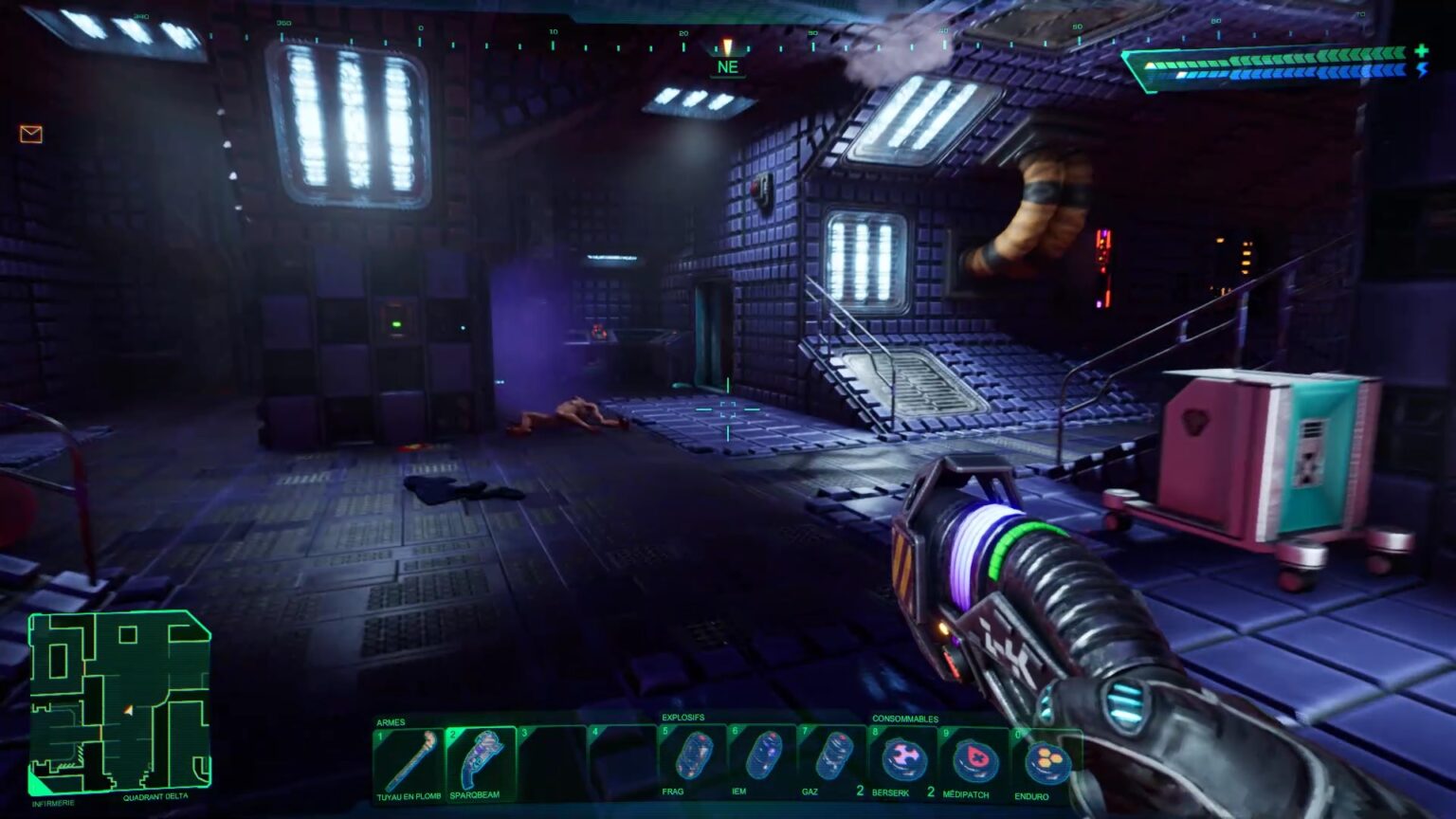Select the SPARQBEAM weapon in slot 2

[480, 758]
